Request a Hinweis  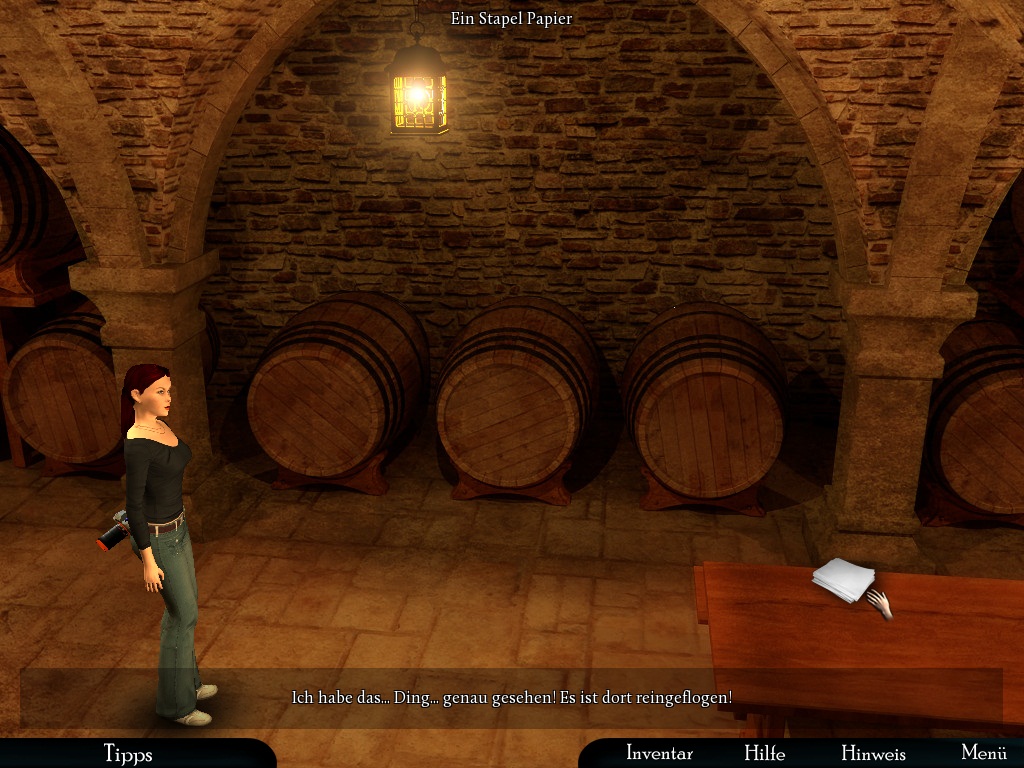point(873,753)
